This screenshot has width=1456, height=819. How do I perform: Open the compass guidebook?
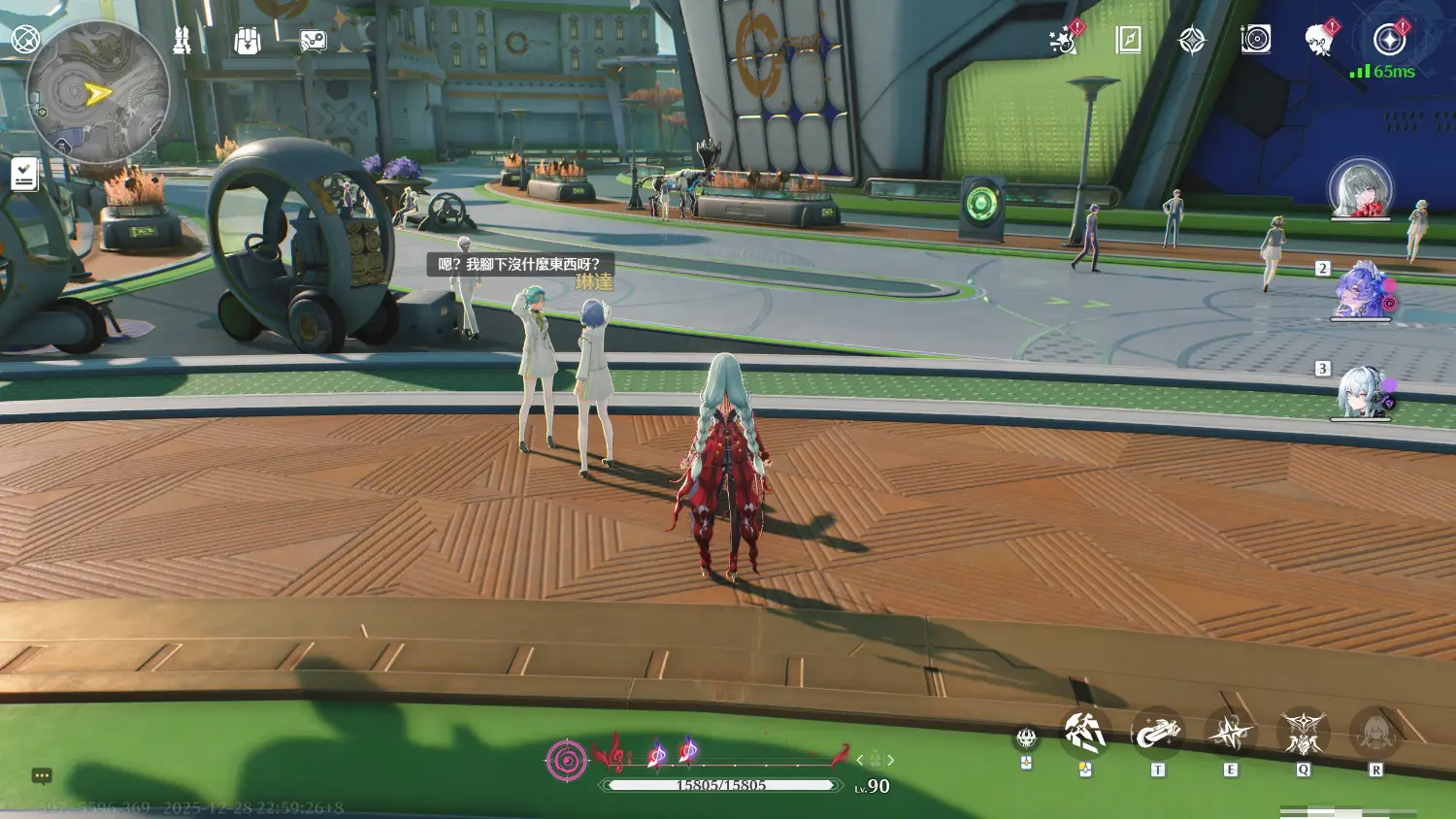(1128, 40)
